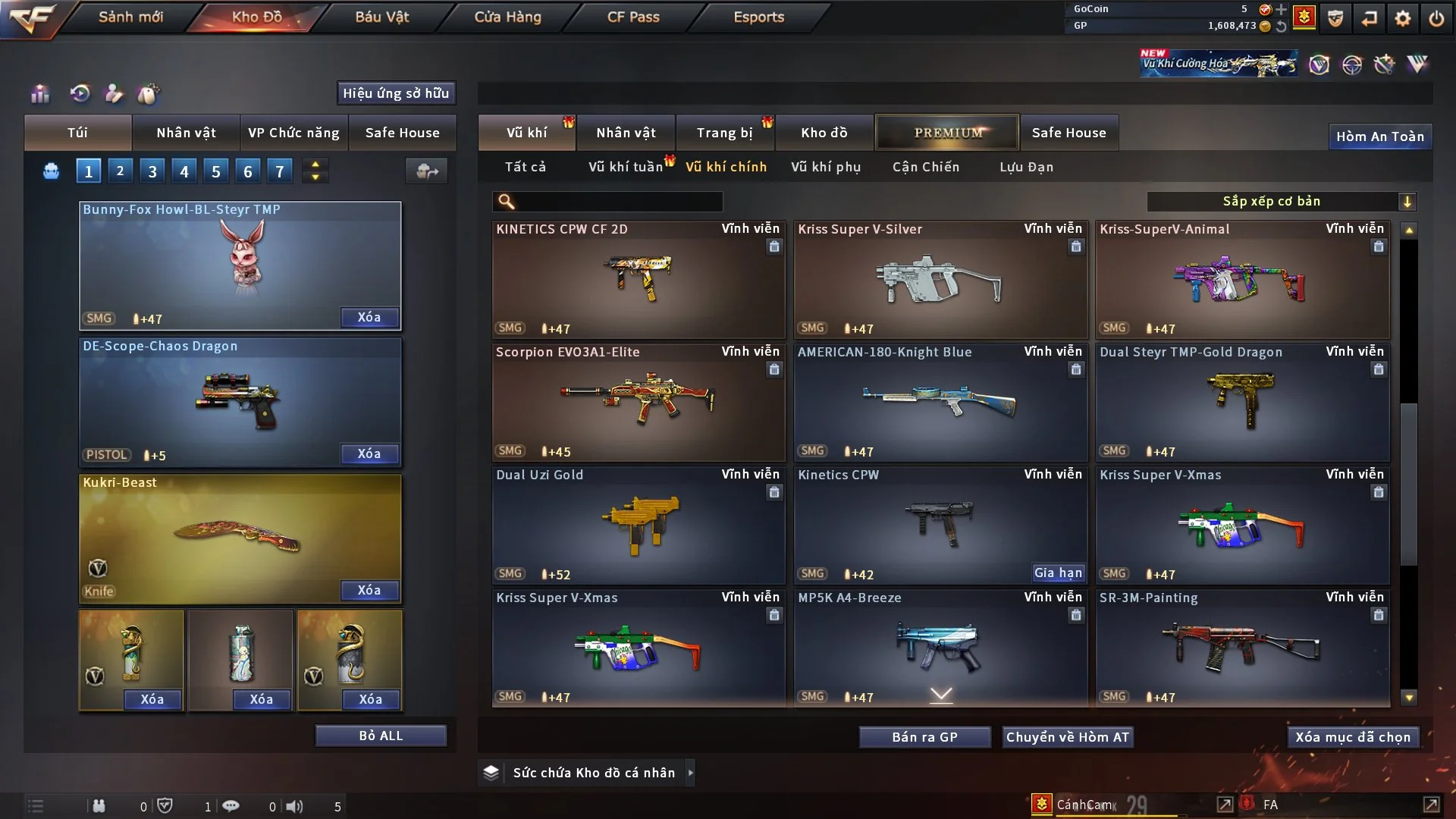Open the Hiệu ứng sở hữu panel
This screenshot has height=819, width=1456.
point(395,93)
